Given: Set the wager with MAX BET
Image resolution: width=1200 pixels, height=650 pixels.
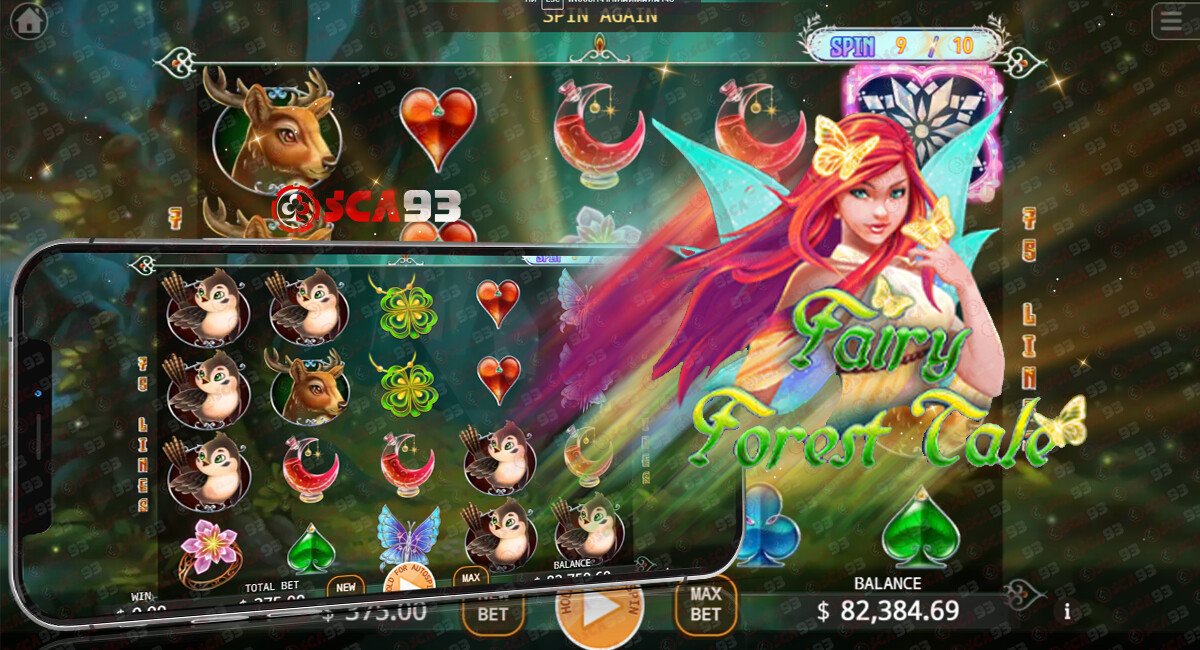Looking at the screenshot, I should coord(706,606).
